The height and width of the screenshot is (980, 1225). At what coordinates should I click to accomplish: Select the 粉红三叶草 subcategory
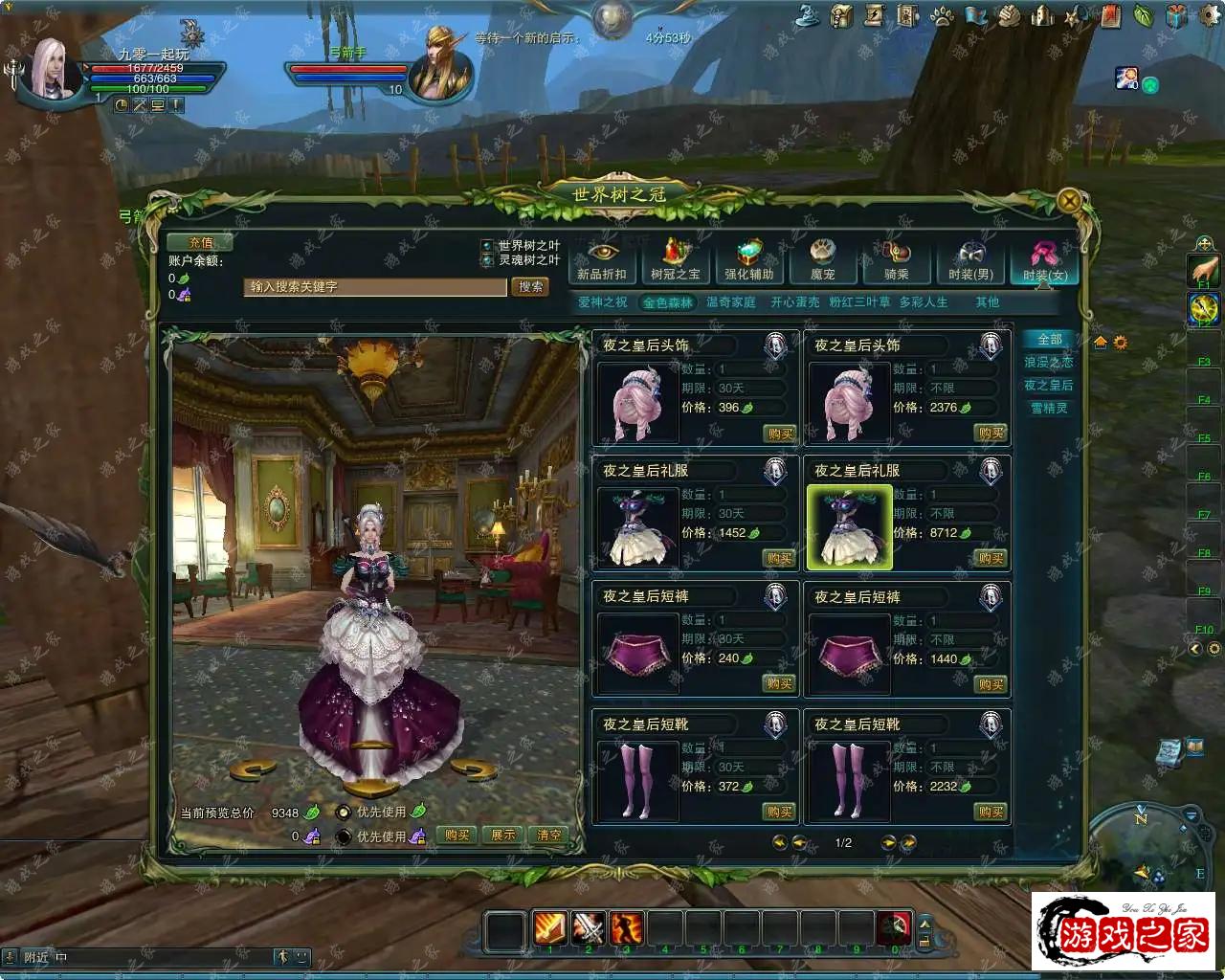tap(858, 302)
